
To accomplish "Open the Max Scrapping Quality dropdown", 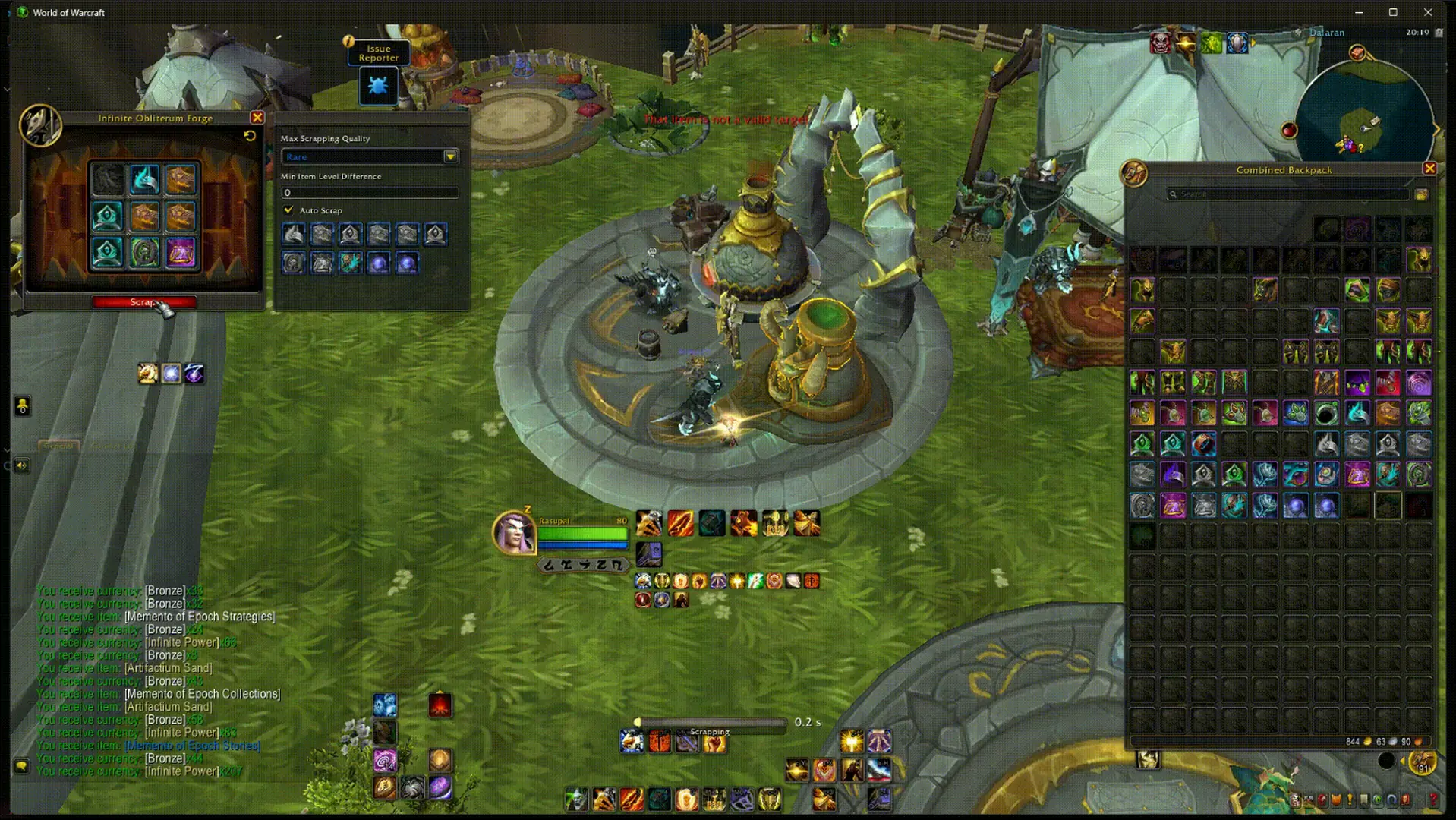I will [x=450, y=156].
